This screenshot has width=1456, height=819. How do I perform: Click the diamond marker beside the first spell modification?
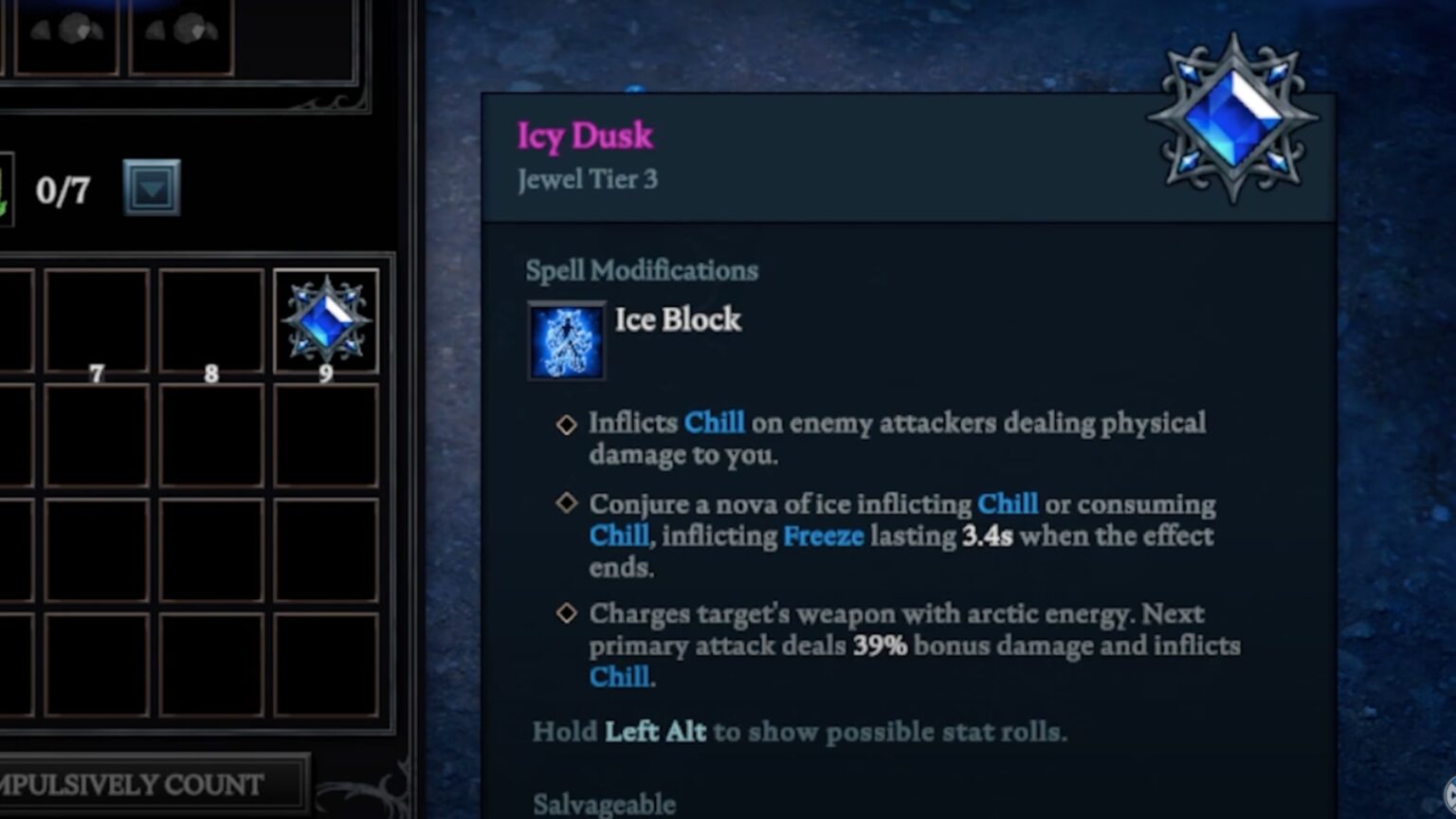coord(566,425)
